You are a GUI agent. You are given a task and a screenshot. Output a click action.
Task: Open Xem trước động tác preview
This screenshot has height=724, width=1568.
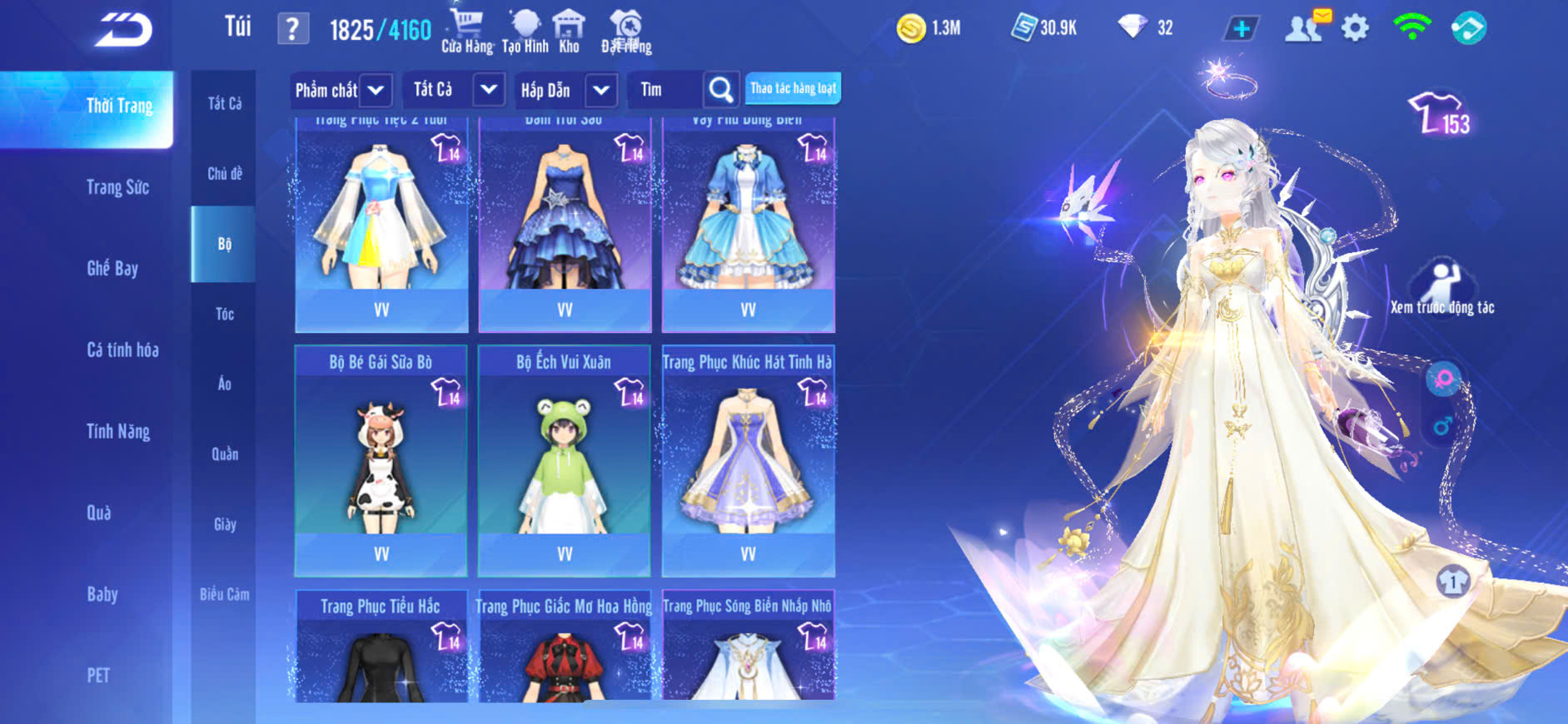pyautogui.click(x=1441, y=288)
